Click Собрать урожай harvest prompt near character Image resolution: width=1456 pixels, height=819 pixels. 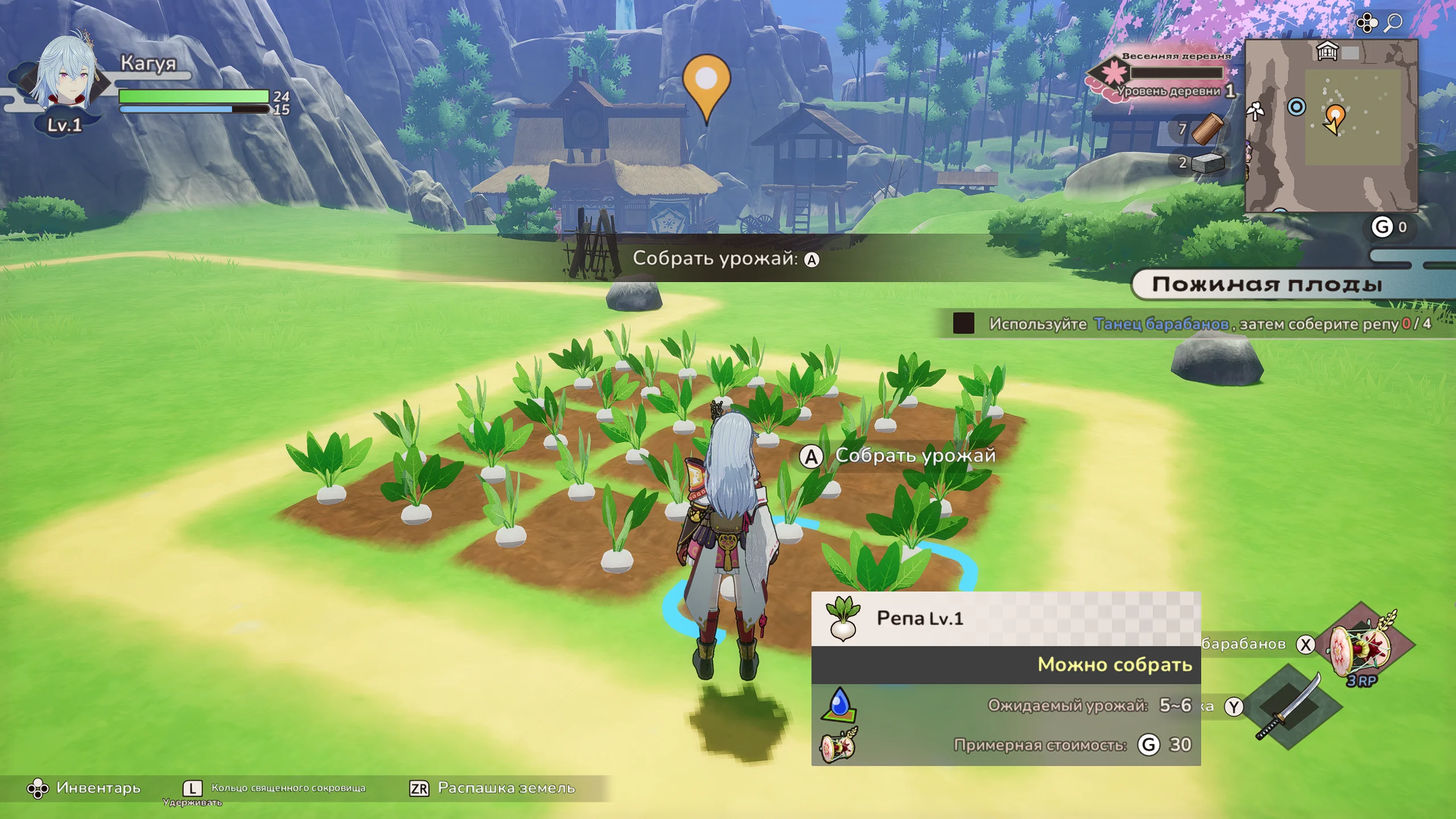point(899,456)
